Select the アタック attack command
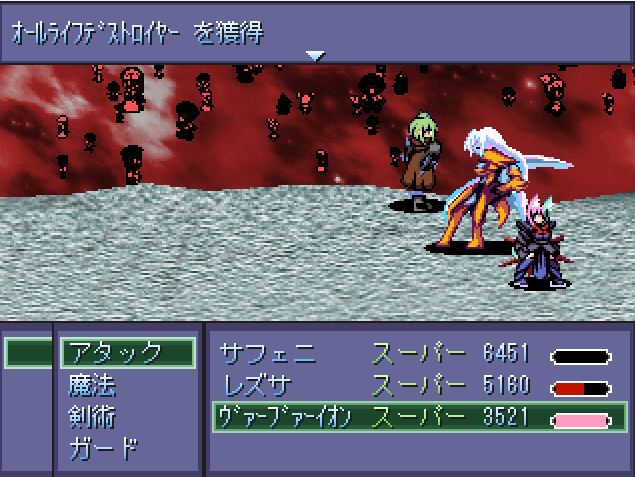The image size is (635, 477). point(125,353)
